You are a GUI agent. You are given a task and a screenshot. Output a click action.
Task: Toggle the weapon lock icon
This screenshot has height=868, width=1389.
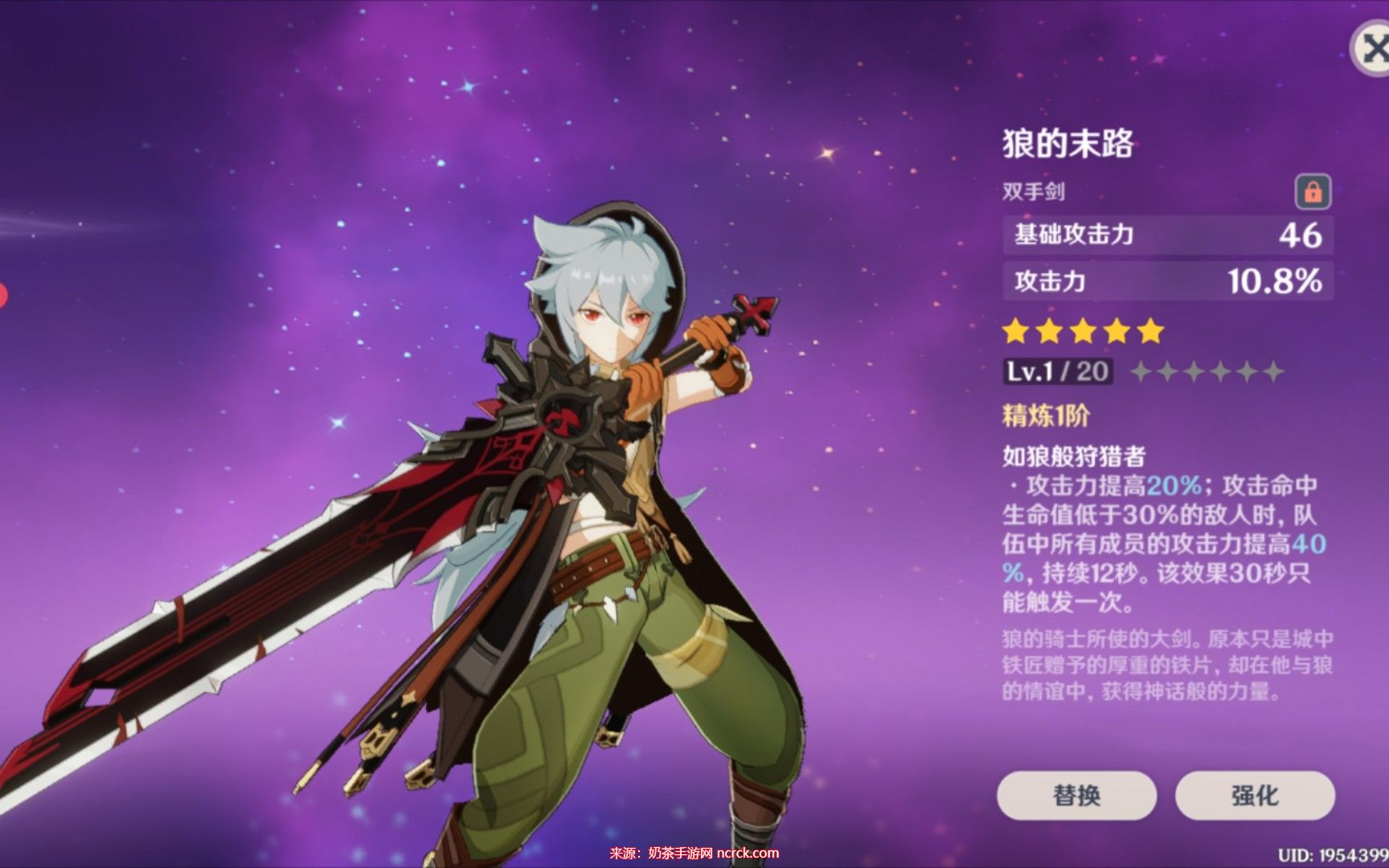point(1313,192)
